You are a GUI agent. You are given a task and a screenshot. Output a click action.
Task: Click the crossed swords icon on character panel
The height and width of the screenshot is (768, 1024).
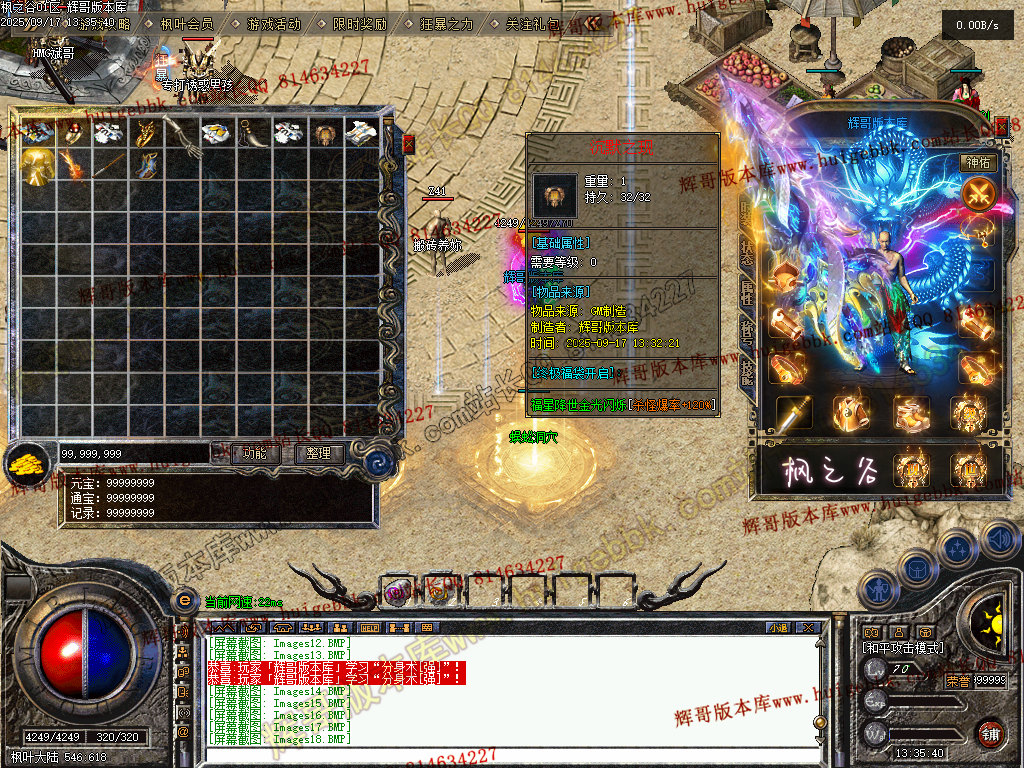pyautogui.click(x=978, y=193)
